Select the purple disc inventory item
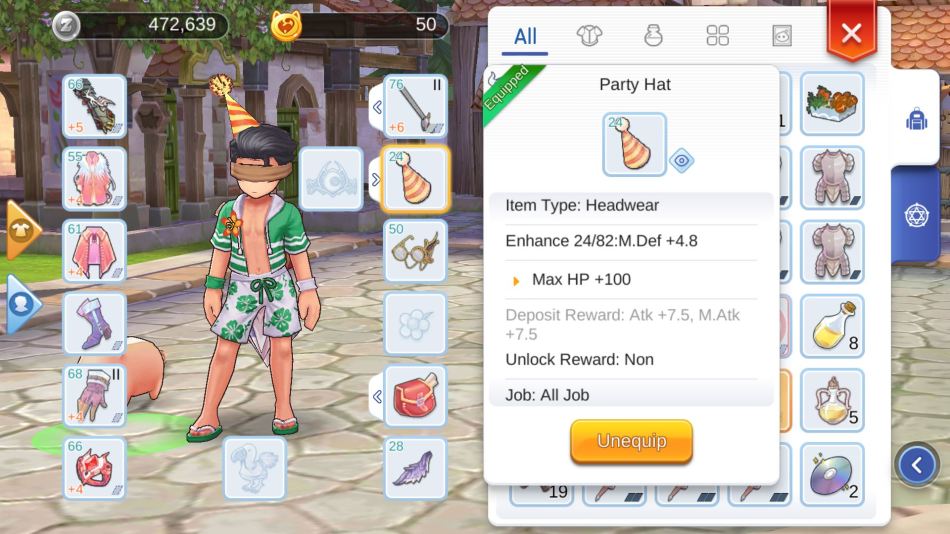Viewport: 950px width, 534px height. pos(832,474)
